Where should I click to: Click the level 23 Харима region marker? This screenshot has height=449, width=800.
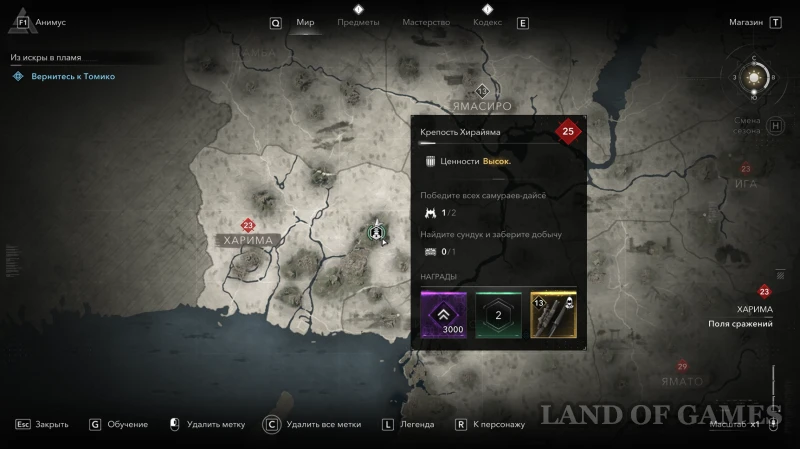pyautogui.click(x=248, y=226)
